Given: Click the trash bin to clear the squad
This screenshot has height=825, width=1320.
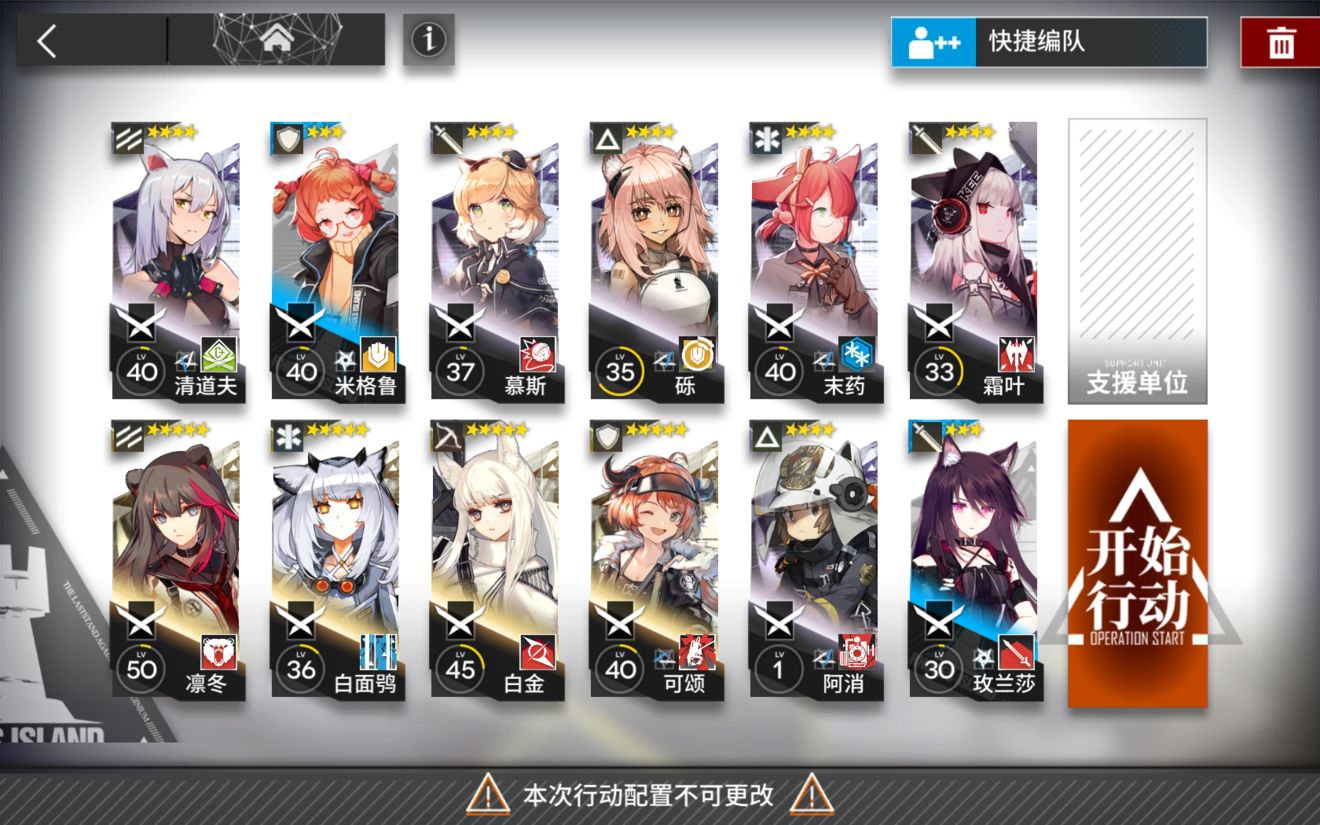Looking at the screenshot, I should coord(1283,40).
